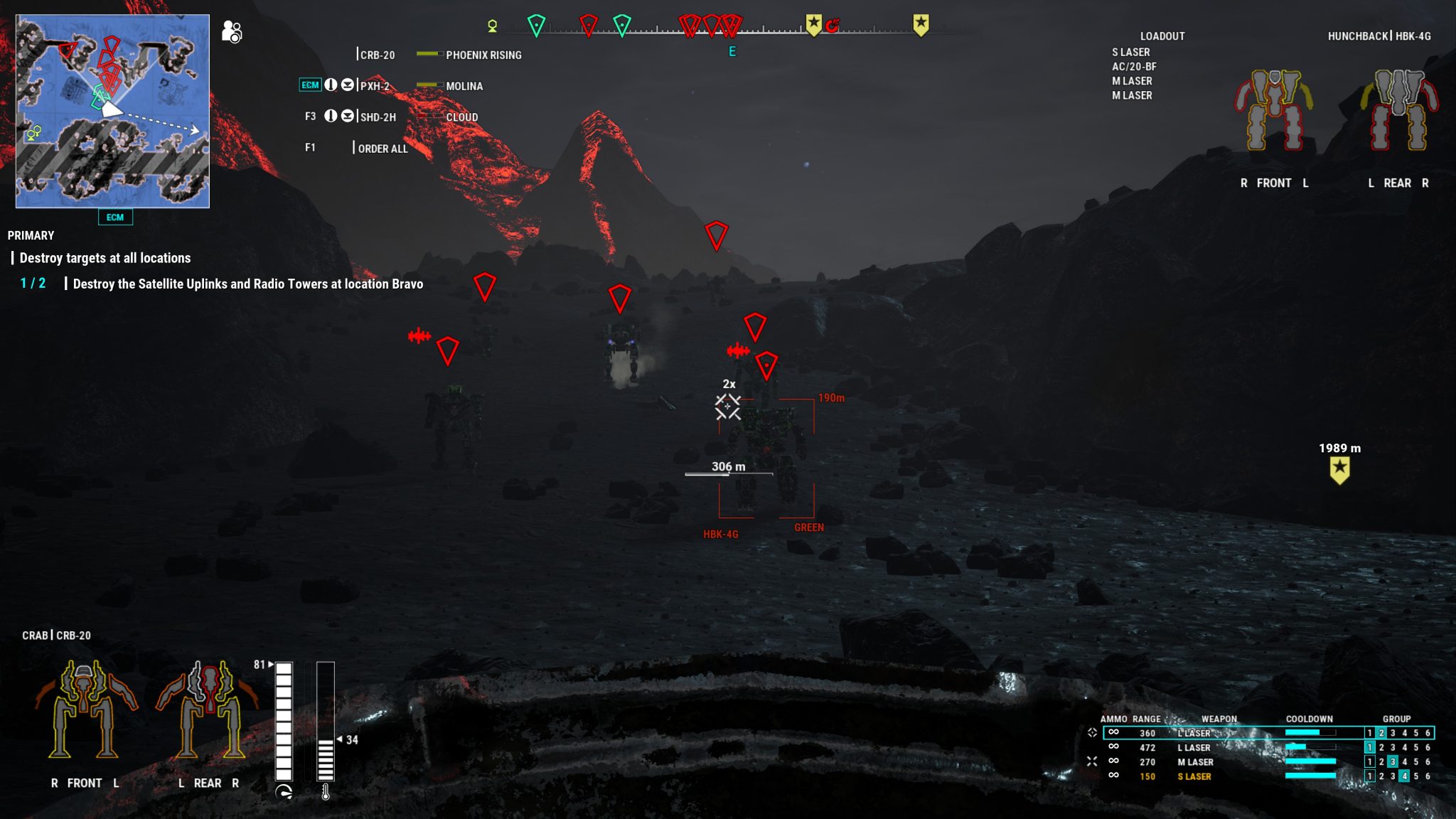Click the infinity ammo symbol for the S LASER

1114,776
